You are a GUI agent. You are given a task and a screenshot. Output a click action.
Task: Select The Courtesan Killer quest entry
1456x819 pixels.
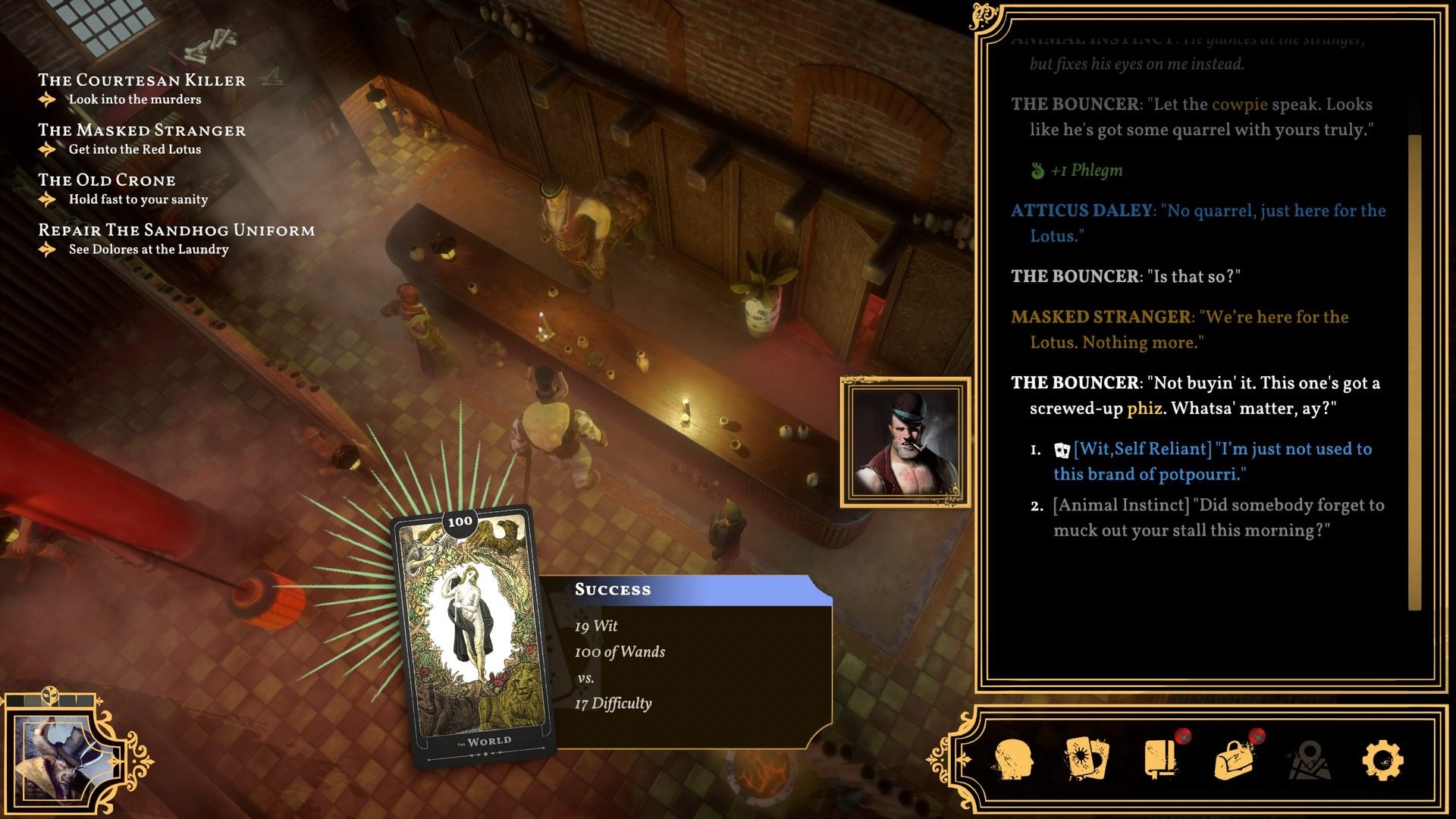pos(142,80)
